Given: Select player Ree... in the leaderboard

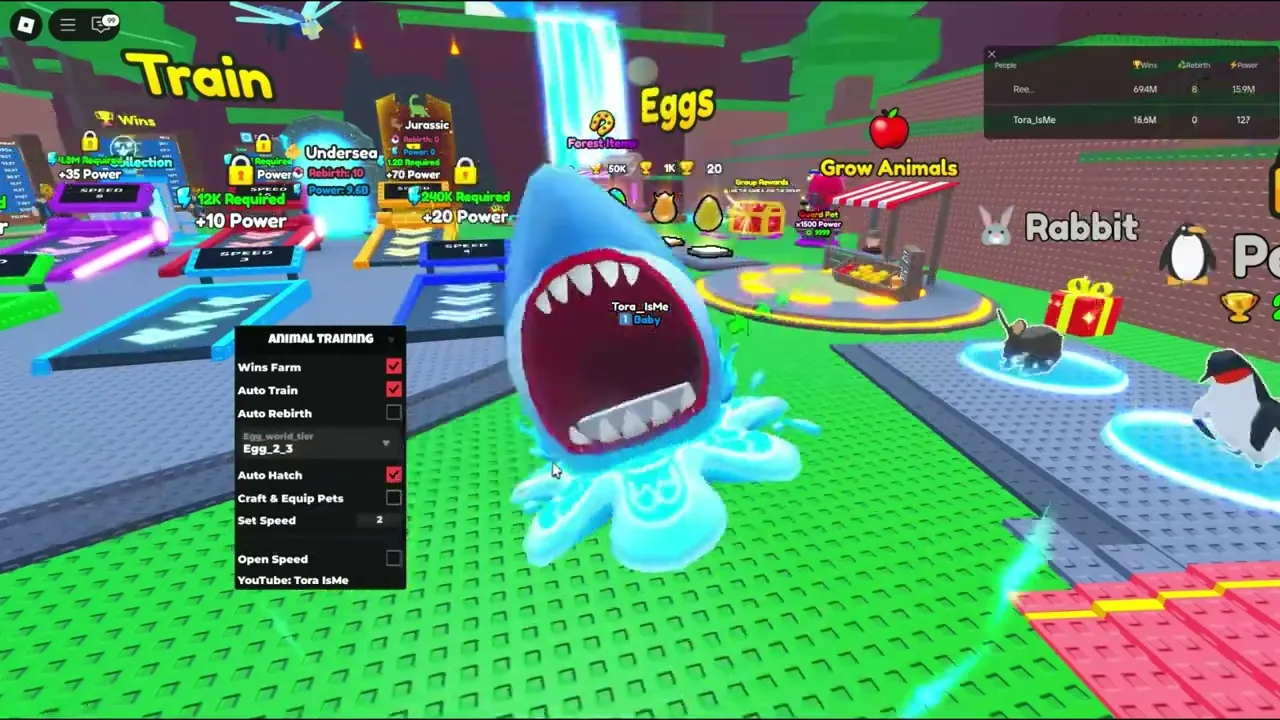Looking at the screenshot, I should pyautogui.click(x=1023, y=90).
